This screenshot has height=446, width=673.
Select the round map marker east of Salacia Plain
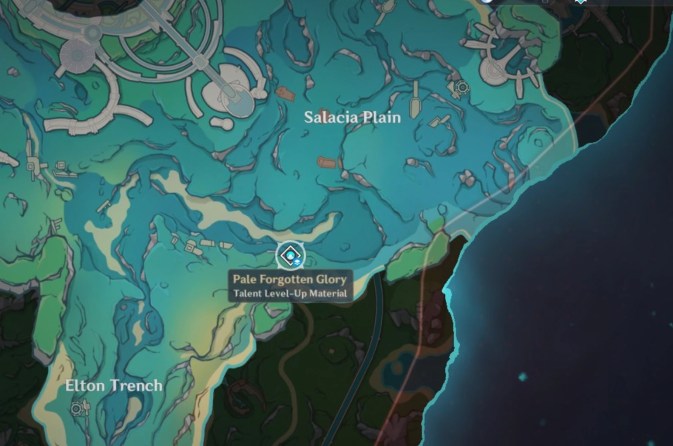coord(461,89)
